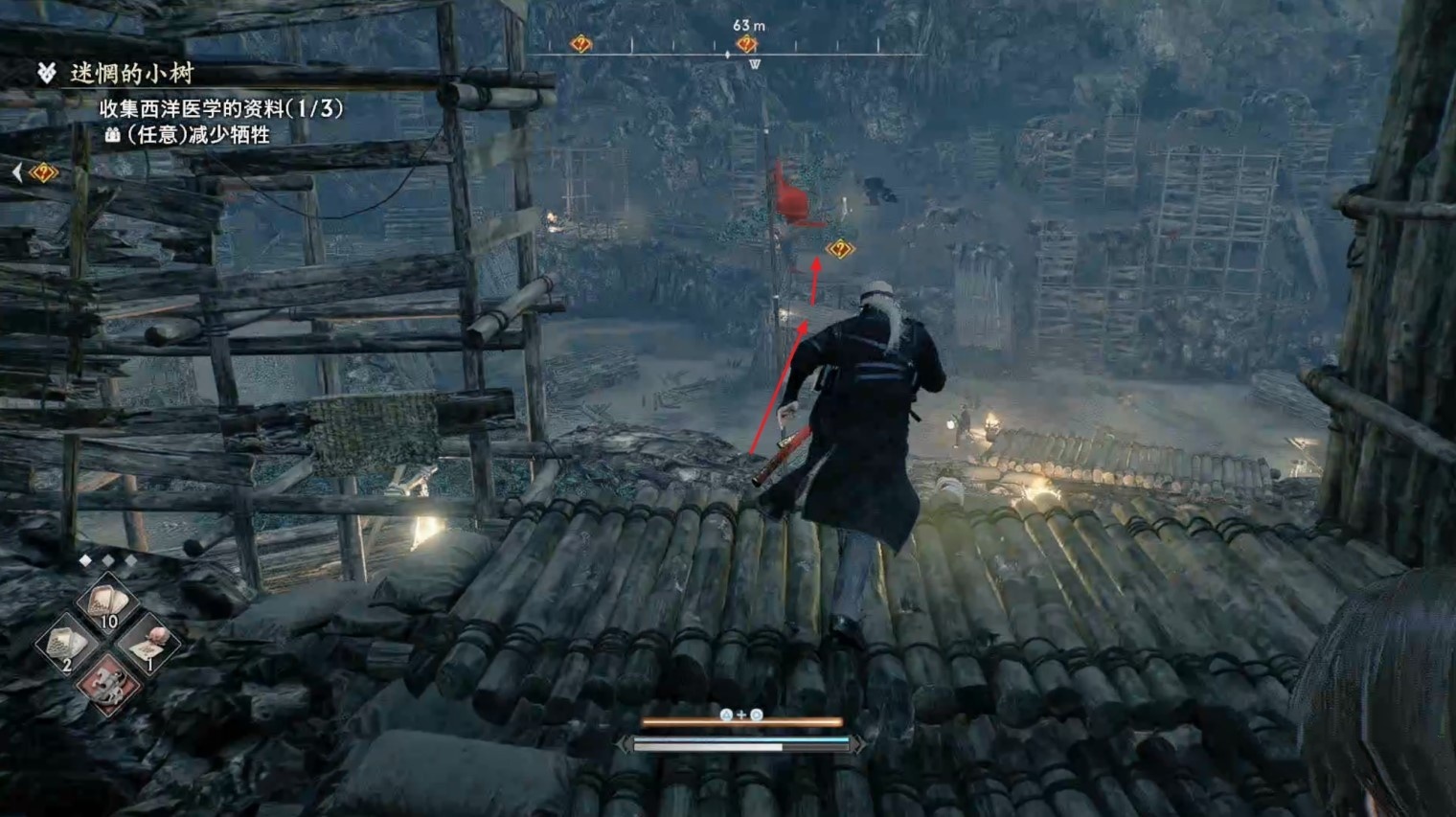Choose the quick item slot holding 2

[x=66, y=646]
